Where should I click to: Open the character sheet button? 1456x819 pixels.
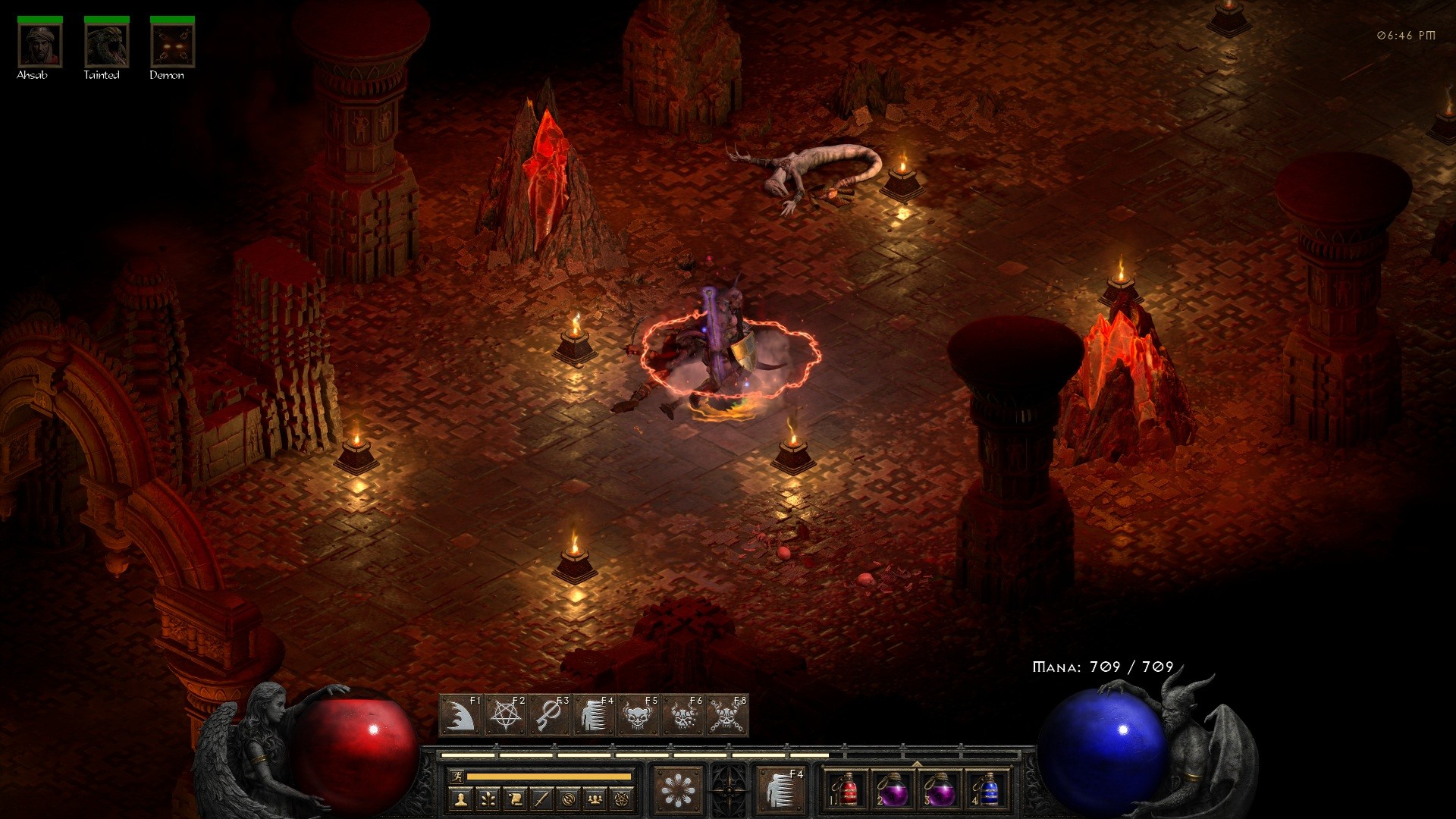[460, 799]
